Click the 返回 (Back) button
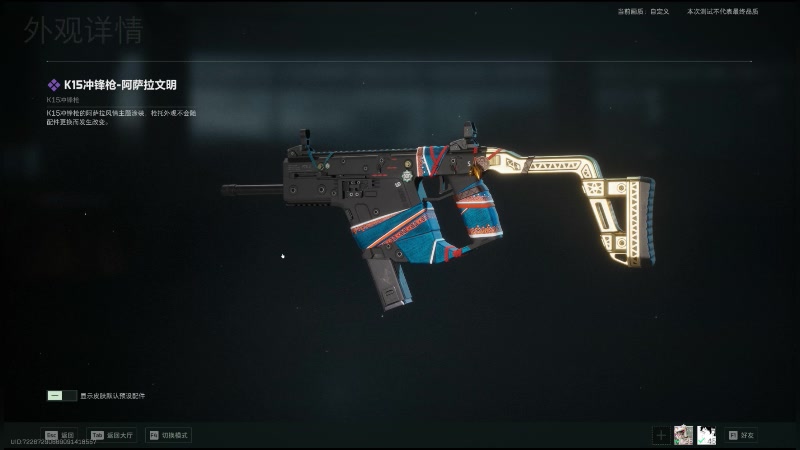Viewport: 800px width, 450px height. coord(58,435)
